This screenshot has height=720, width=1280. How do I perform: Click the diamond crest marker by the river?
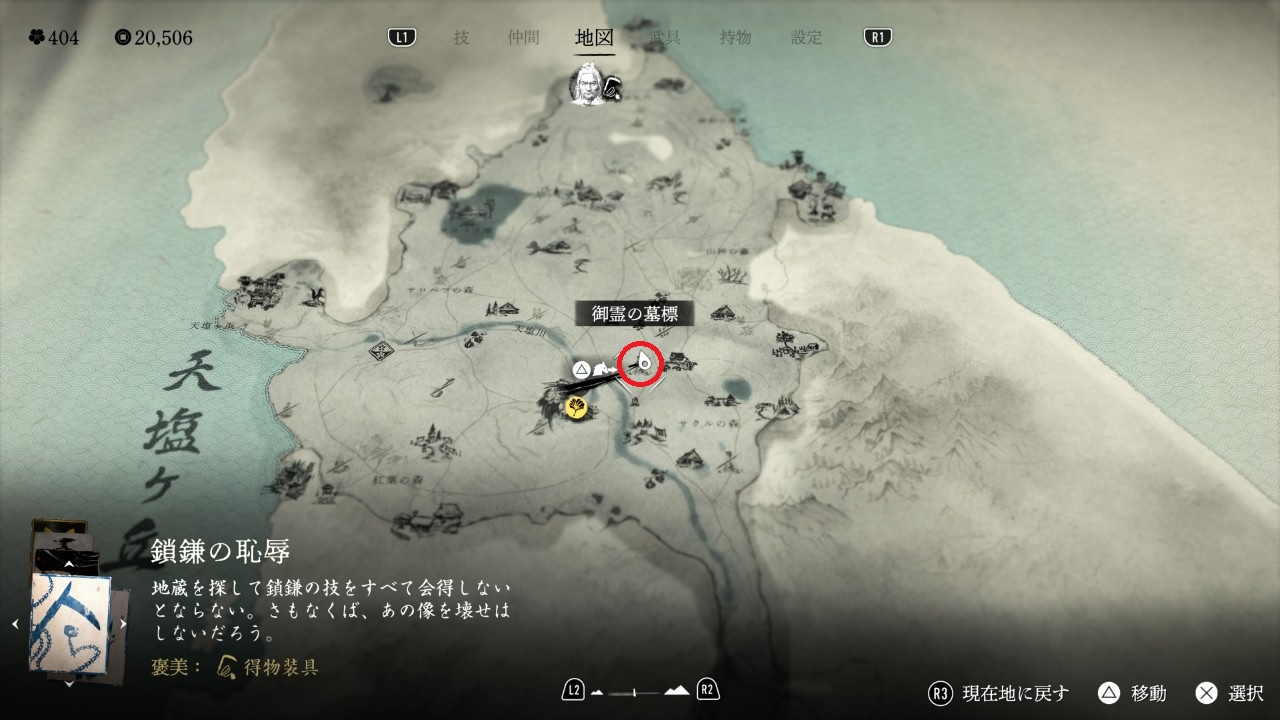[380, 351]
